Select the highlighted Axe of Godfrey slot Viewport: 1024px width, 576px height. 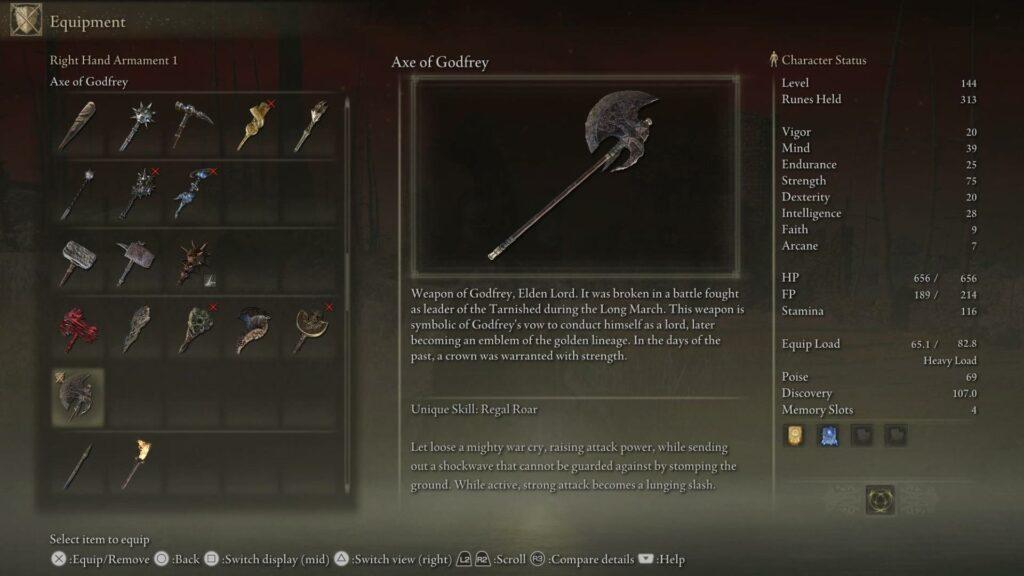[77, 396]
